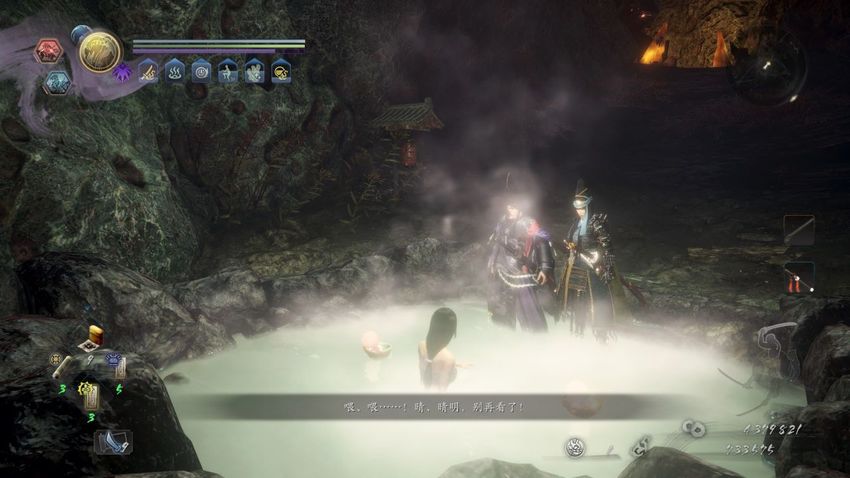This screenshot has height=478, width=850.
Task: Select the scroll shortcut item
Action: tap(61, 366)
